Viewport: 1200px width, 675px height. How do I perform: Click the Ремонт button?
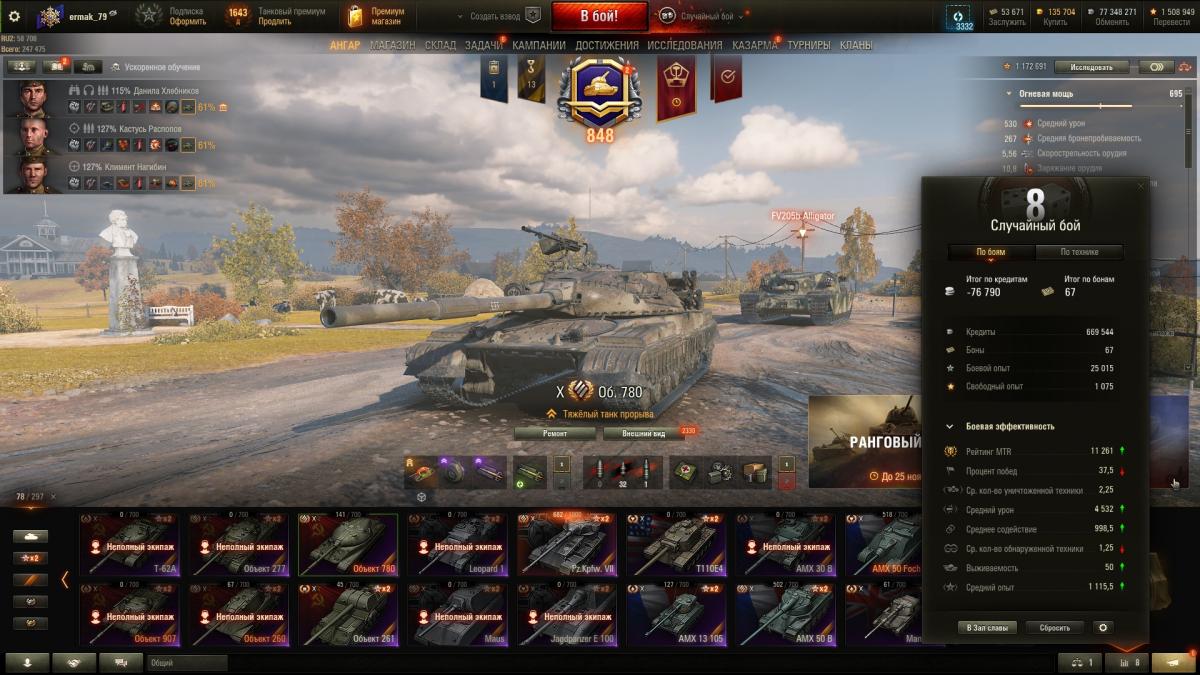coord(555,433)
